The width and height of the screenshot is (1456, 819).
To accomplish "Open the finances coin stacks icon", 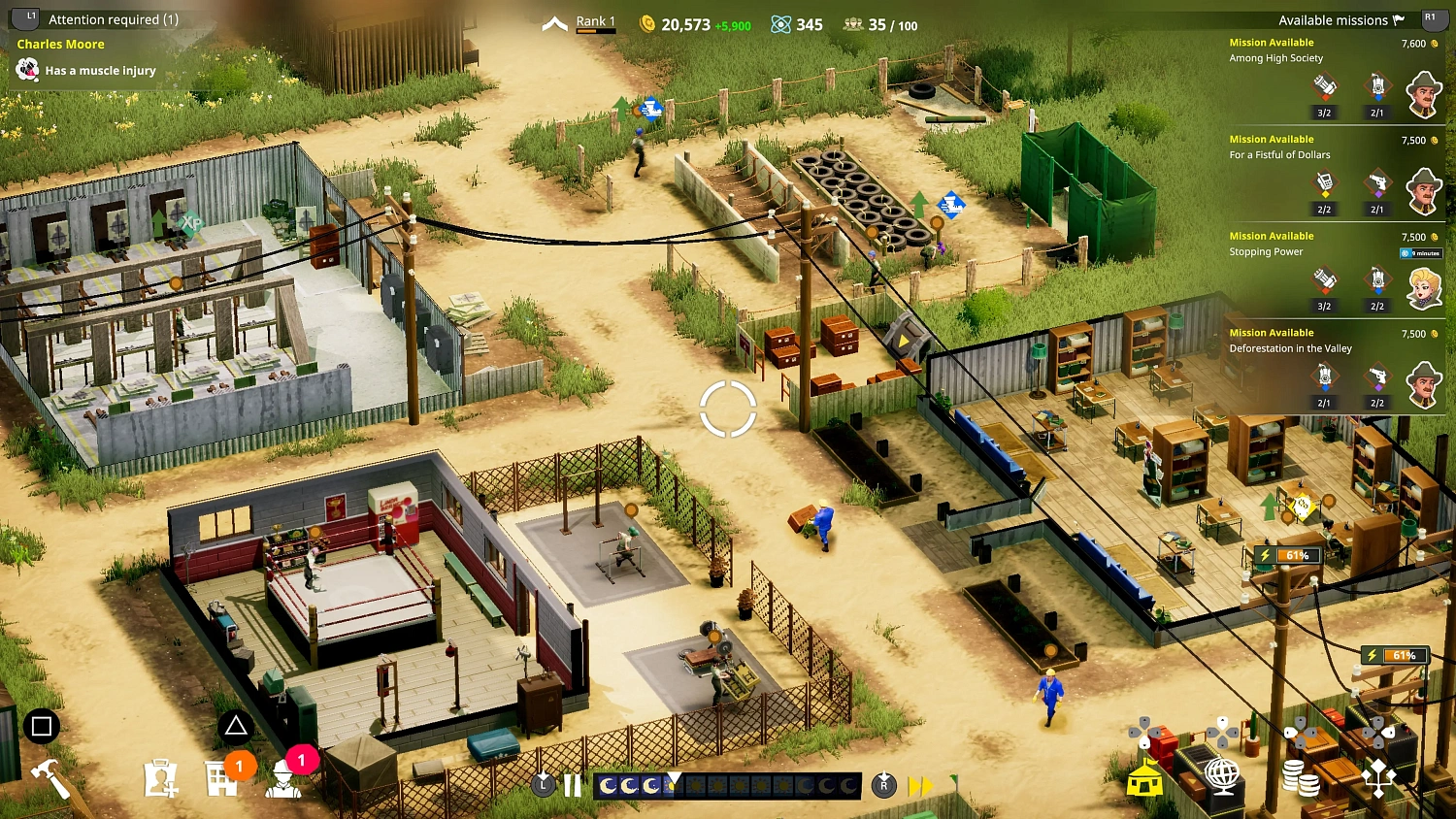I will click(1299, 774).
